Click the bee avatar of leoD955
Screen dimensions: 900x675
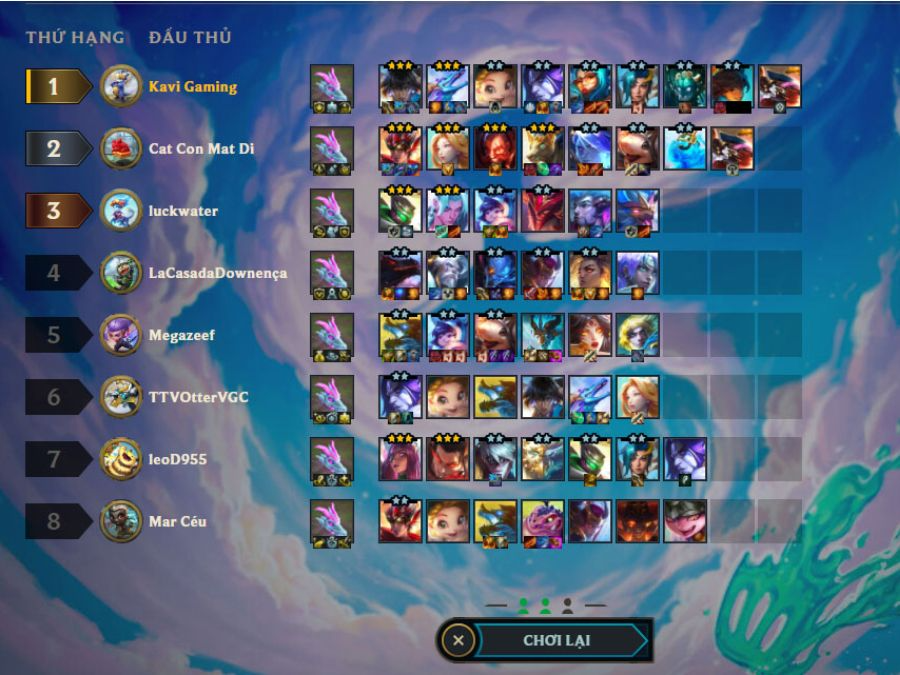tap(121, 459)
